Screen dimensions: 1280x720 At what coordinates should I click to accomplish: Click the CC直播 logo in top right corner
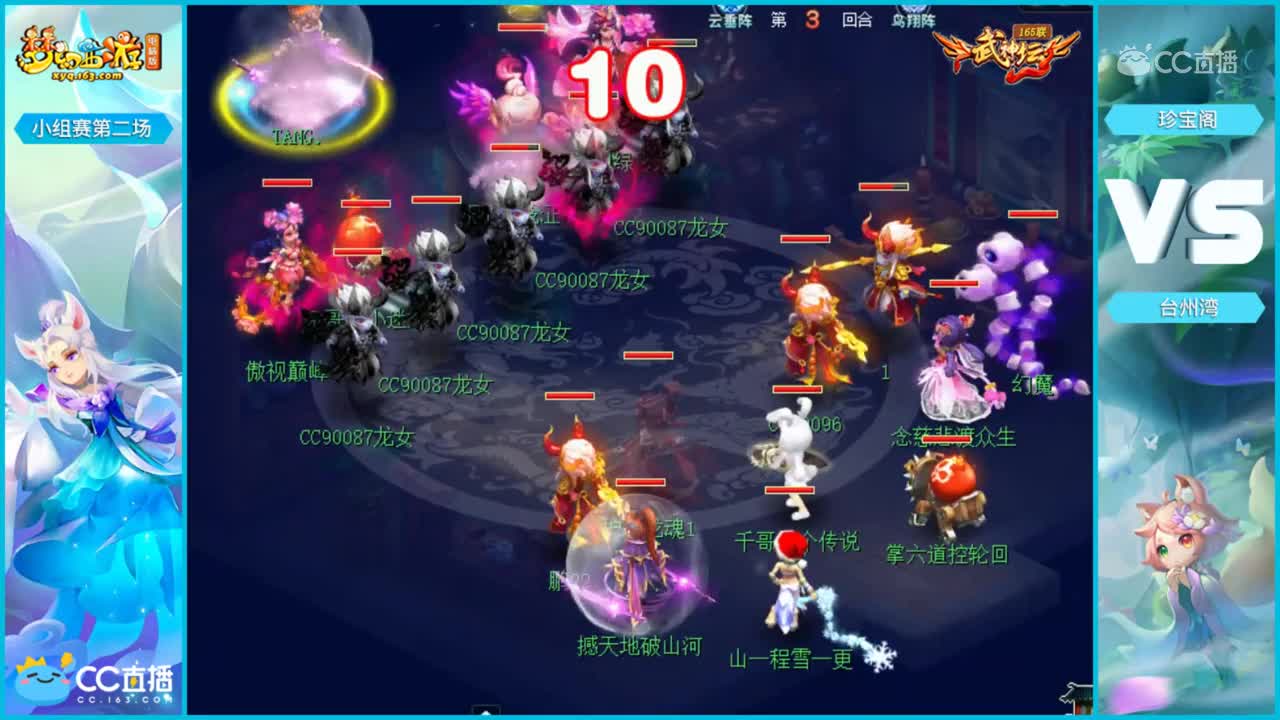pos(1180,58)
